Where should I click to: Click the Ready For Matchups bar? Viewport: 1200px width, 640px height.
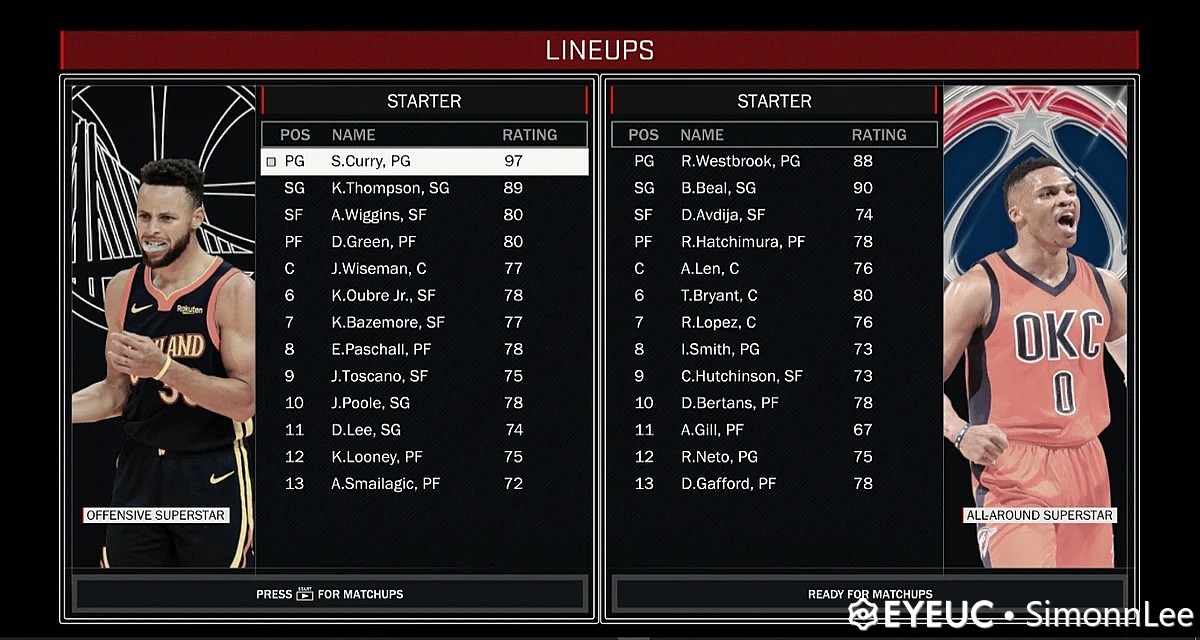point(869,594)
